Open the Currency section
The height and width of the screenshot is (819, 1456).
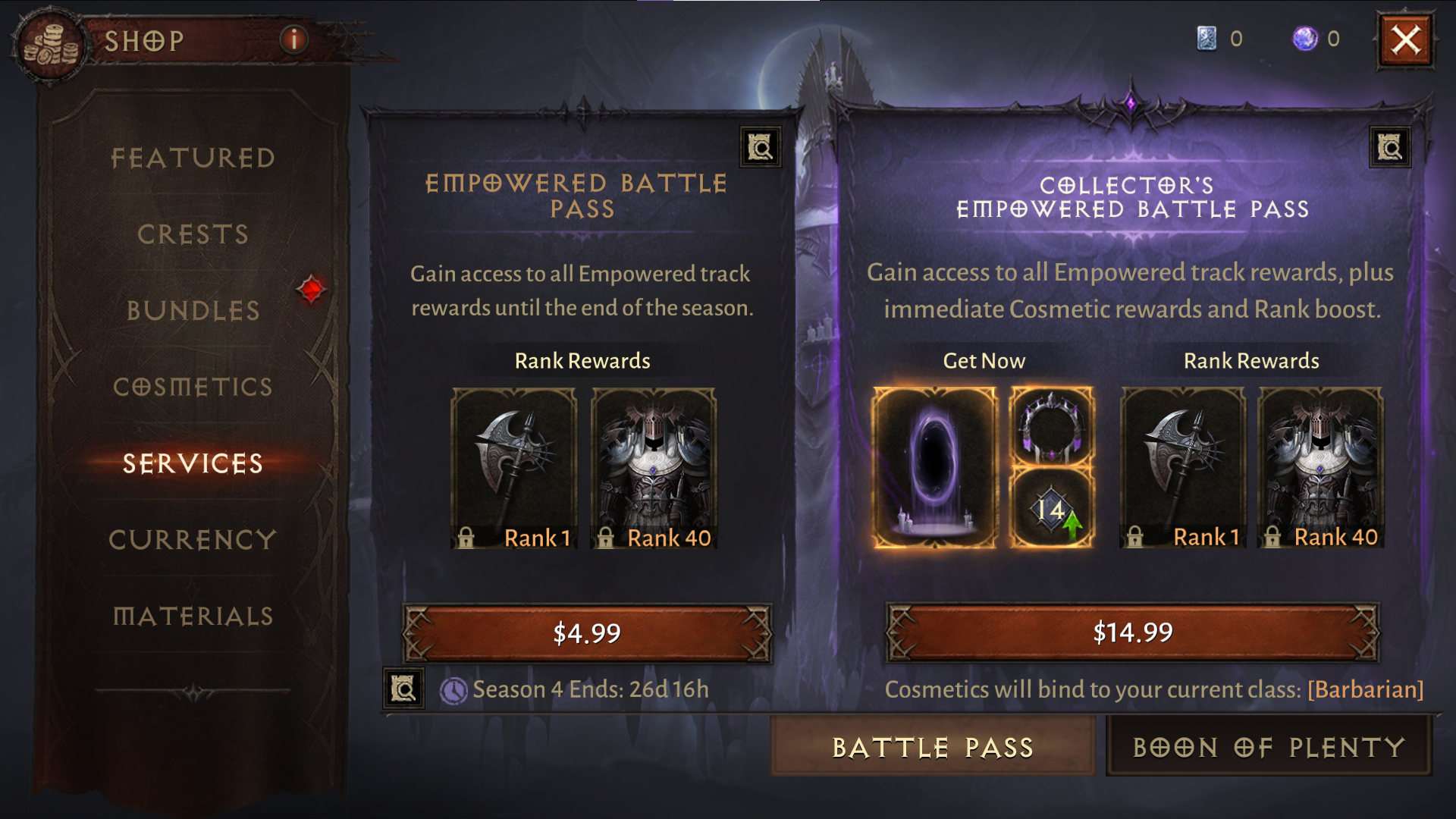[192, 540]
